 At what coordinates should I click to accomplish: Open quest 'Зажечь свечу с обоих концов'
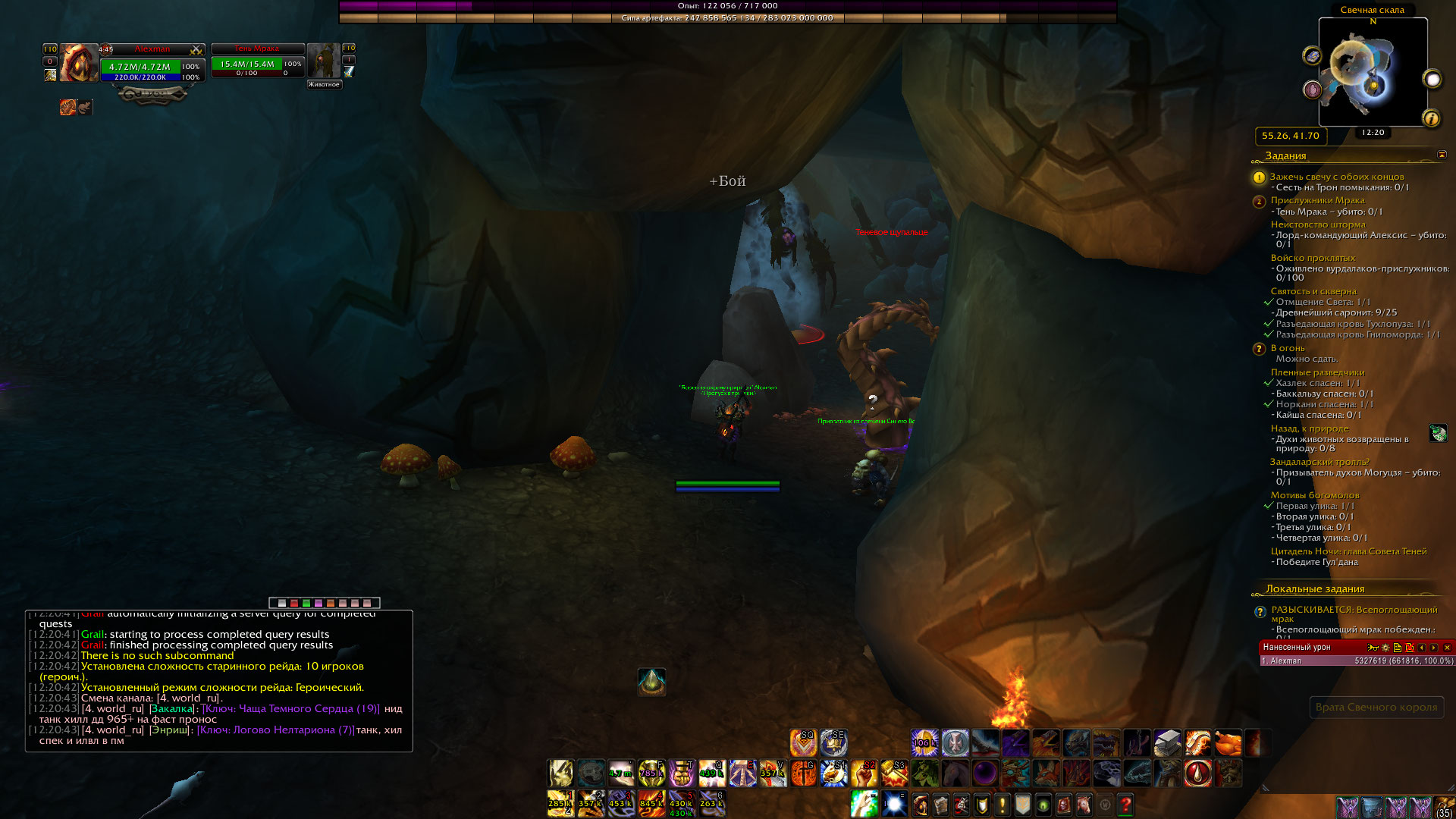(1336, 177)
